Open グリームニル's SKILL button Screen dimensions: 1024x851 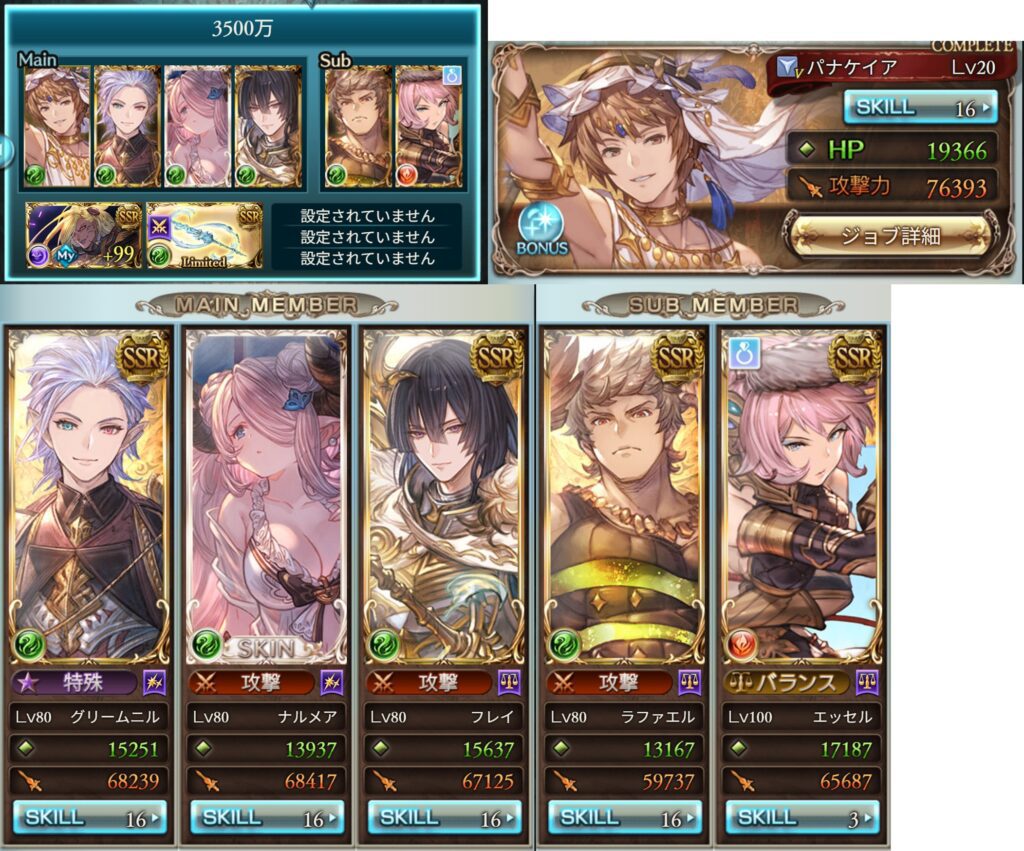90,817
